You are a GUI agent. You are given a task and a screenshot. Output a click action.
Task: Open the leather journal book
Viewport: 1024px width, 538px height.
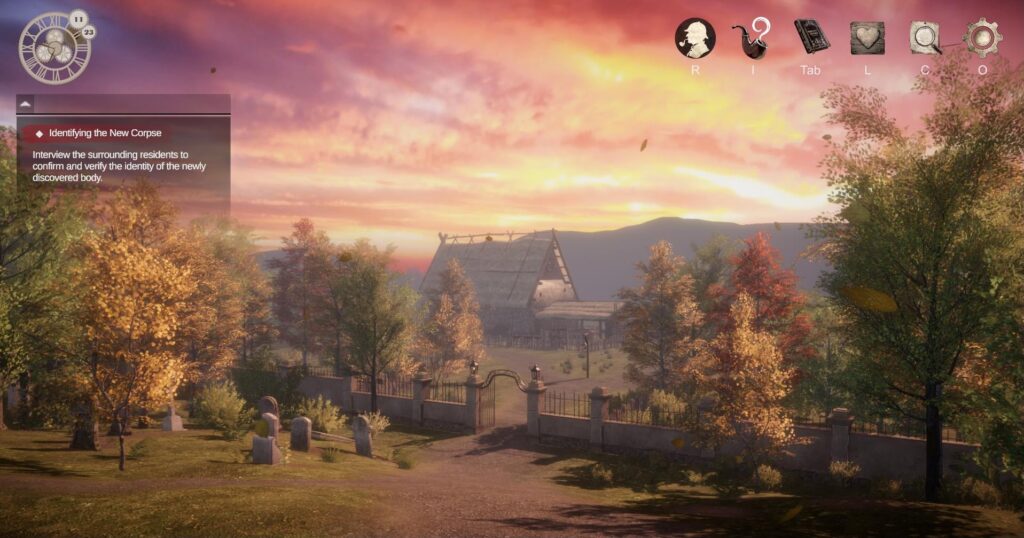[811, 37]
